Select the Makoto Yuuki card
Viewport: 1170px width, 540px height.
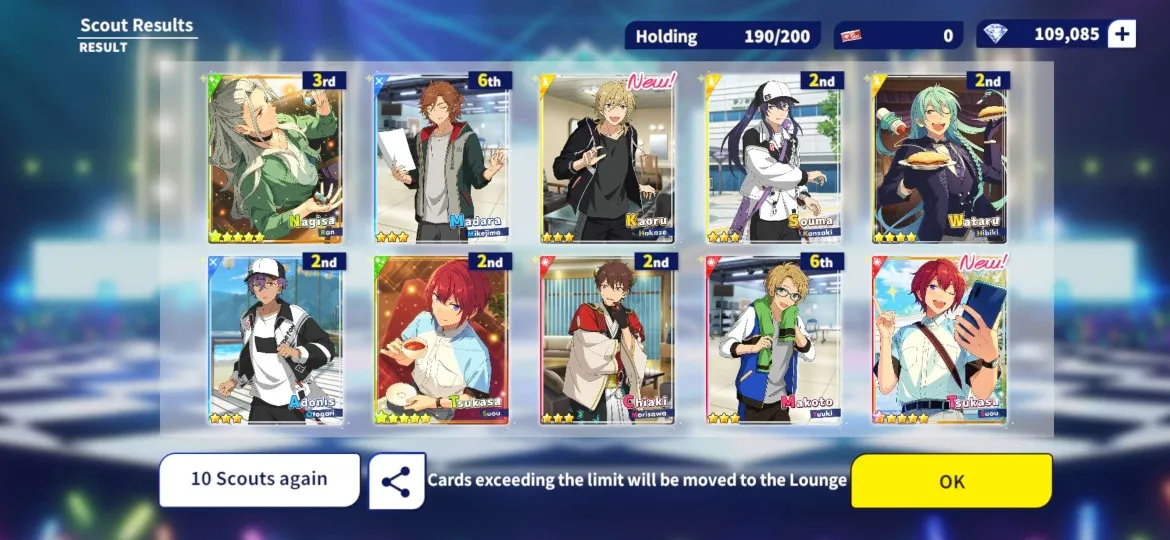774,340
